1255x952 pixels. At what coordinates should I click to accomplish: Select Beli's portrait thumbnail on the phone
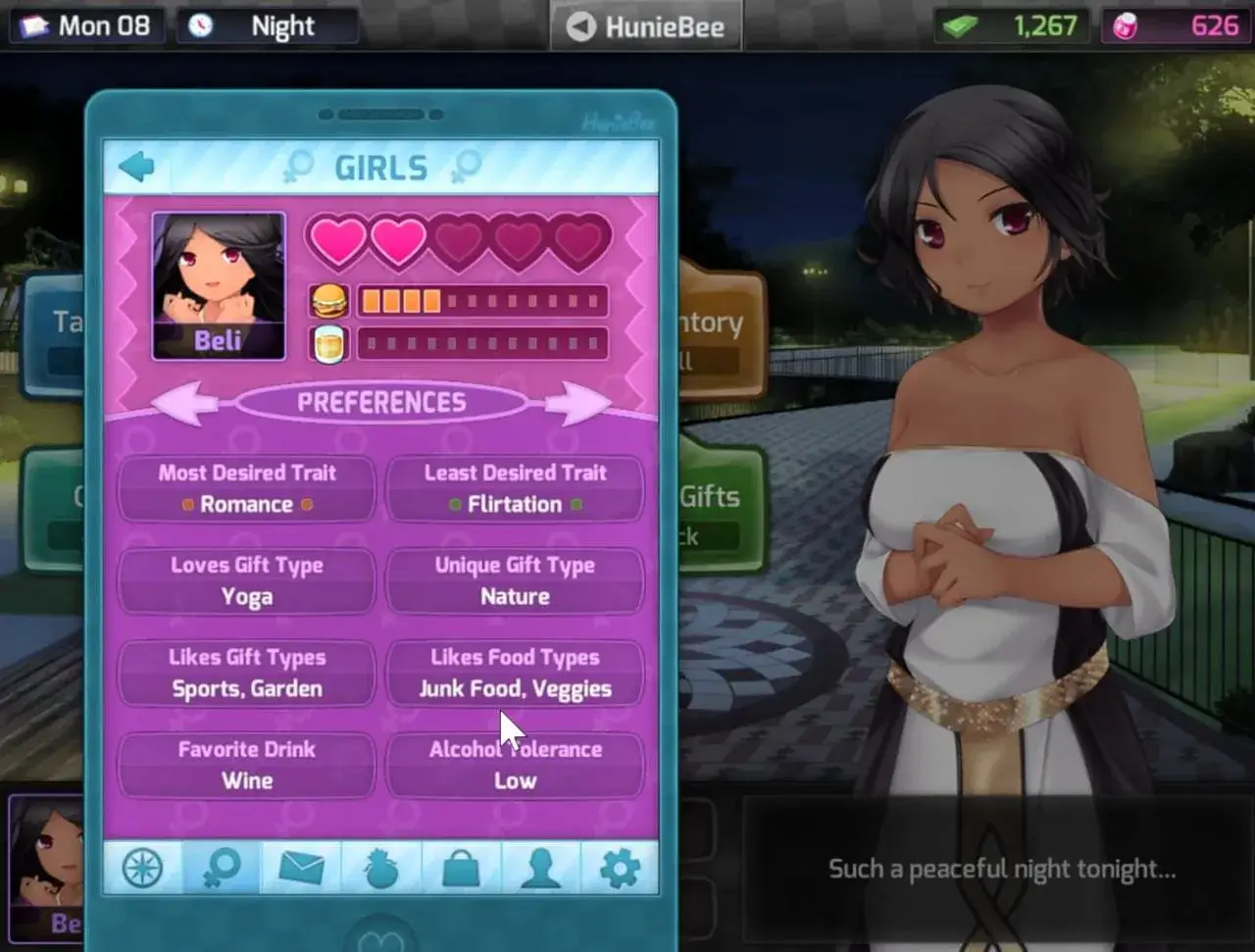(x=218, y=284)
